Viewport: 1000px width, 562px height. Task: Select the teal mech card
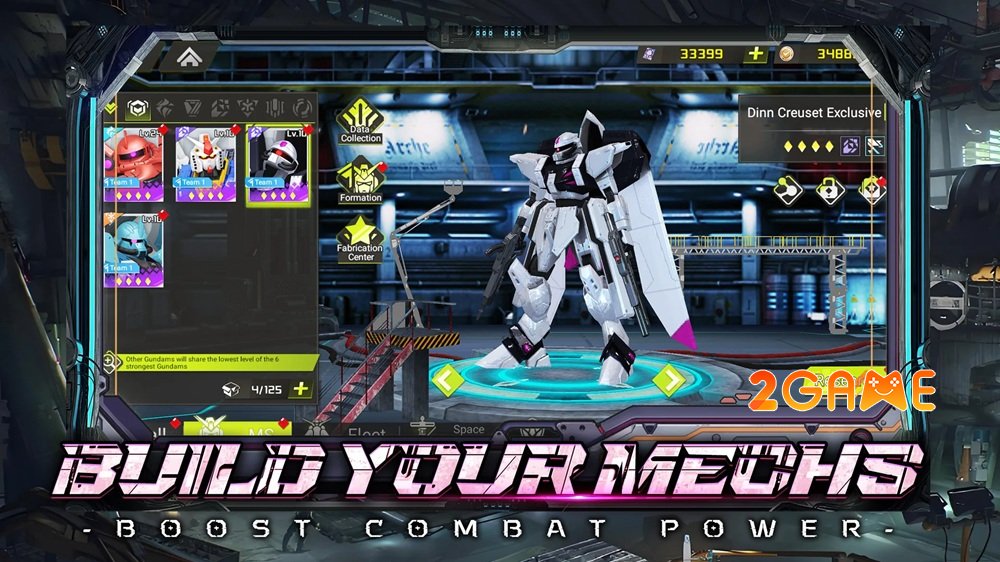point(136,250)
